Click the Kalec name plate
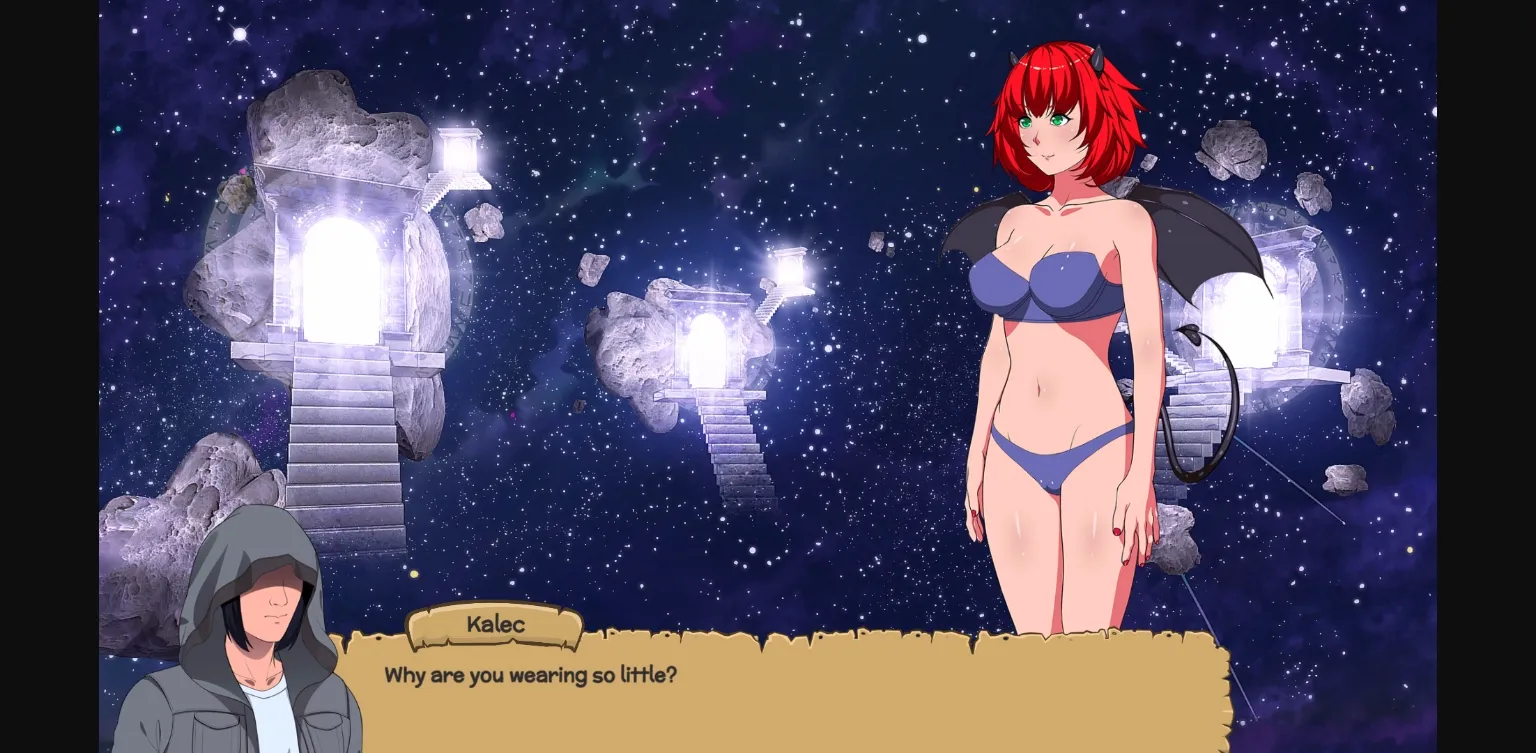The height and width of the screenshot is (753, 1536). [496, 625]
